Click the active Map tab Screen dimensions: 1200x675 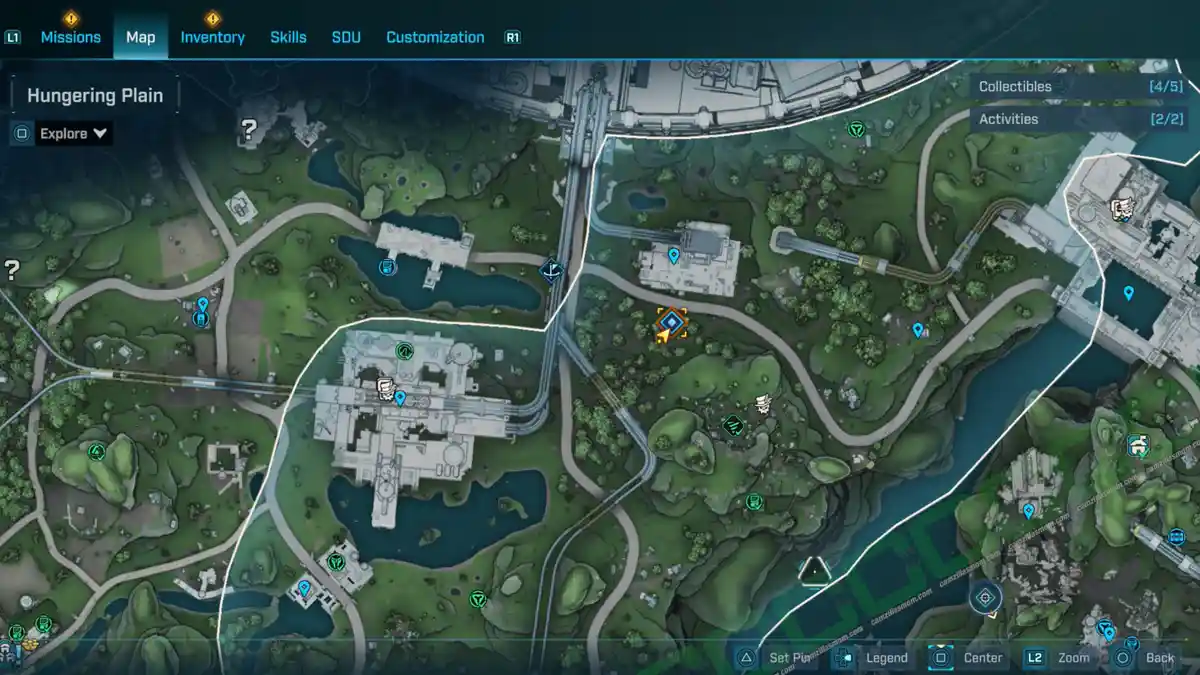coord(140,37)
